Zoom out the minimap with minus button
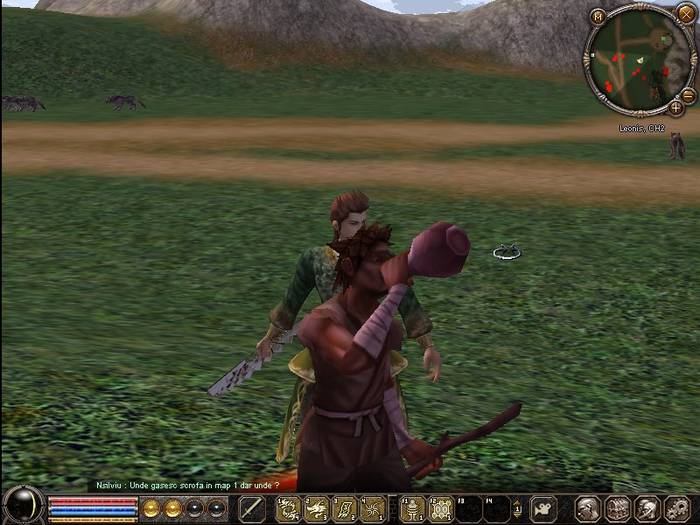This screenshot has height=525, width=700. (688, 95)
